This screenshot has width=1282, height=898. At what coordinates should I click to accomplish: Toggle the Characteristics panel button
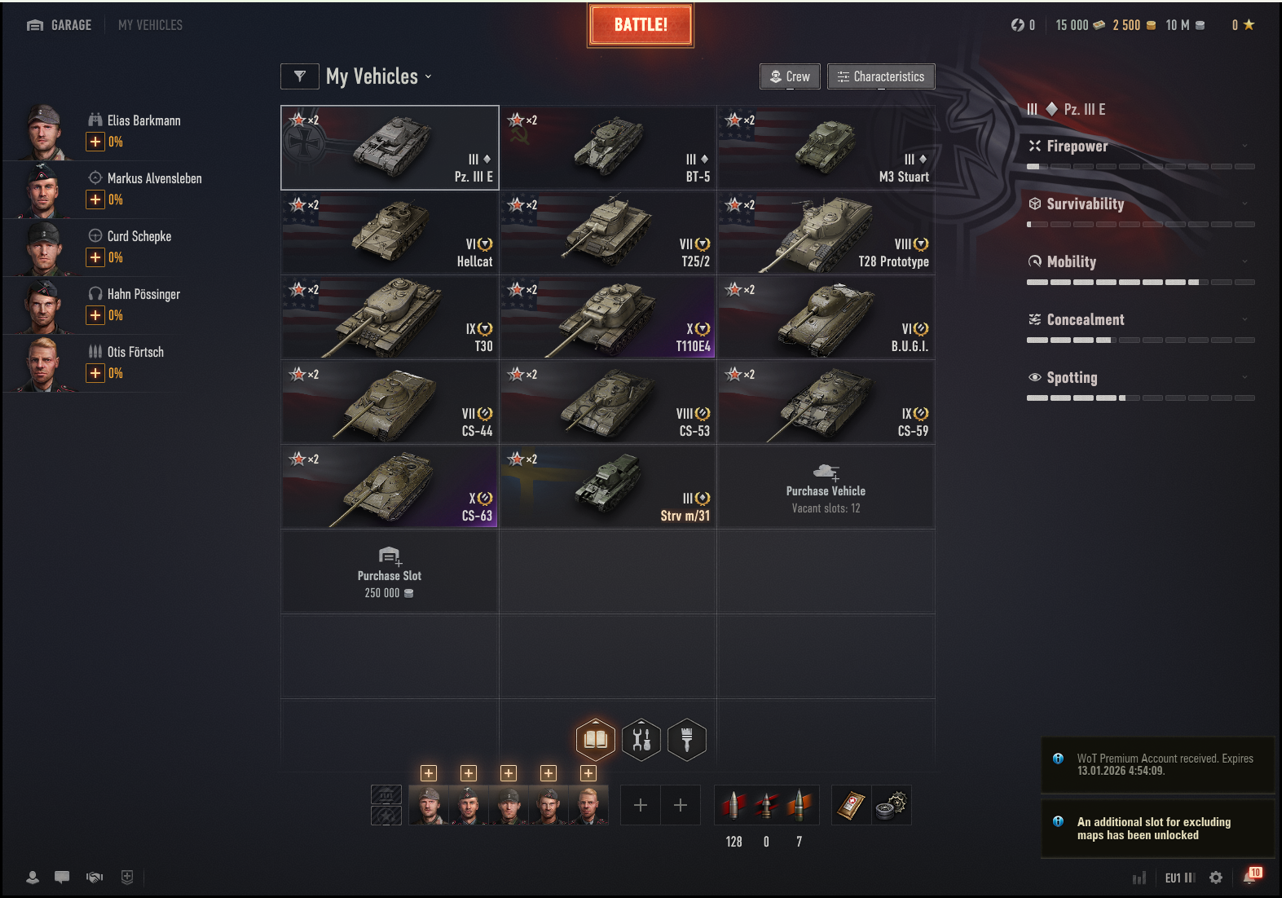(881, 77)
